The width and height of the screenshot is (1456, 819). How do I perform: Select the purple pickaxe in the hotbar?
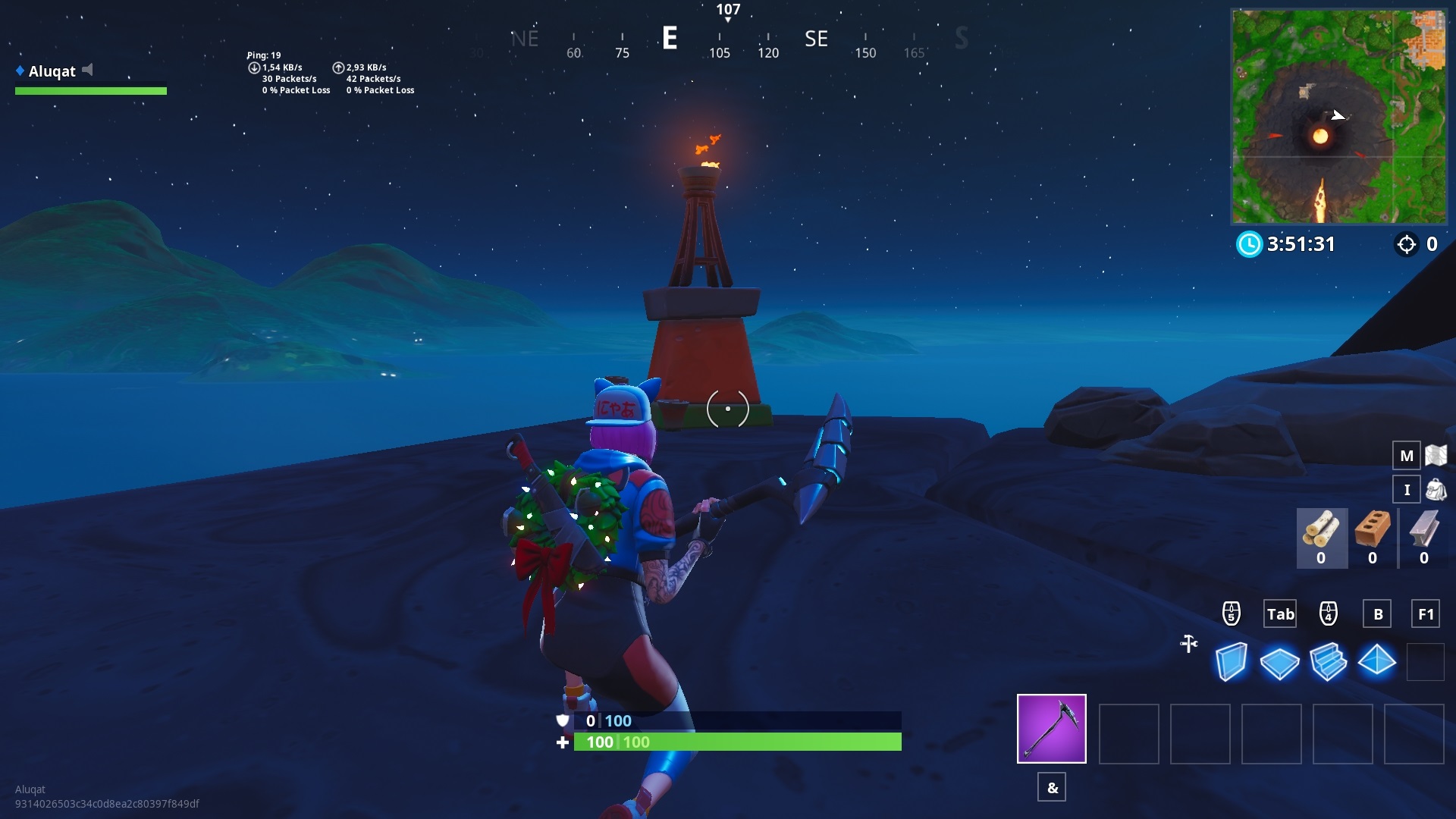tap(1052, 728)
